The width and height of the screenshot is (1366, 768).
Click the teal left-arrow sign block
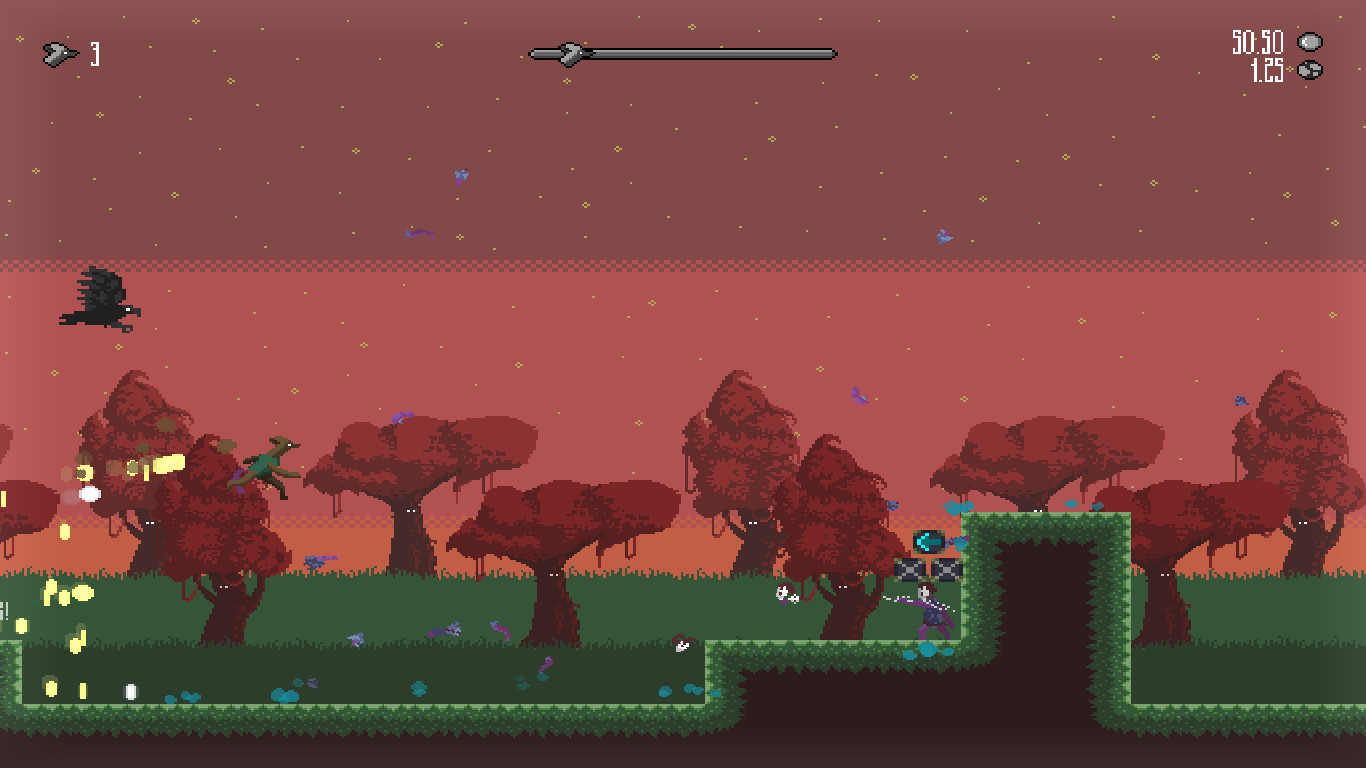930,539
